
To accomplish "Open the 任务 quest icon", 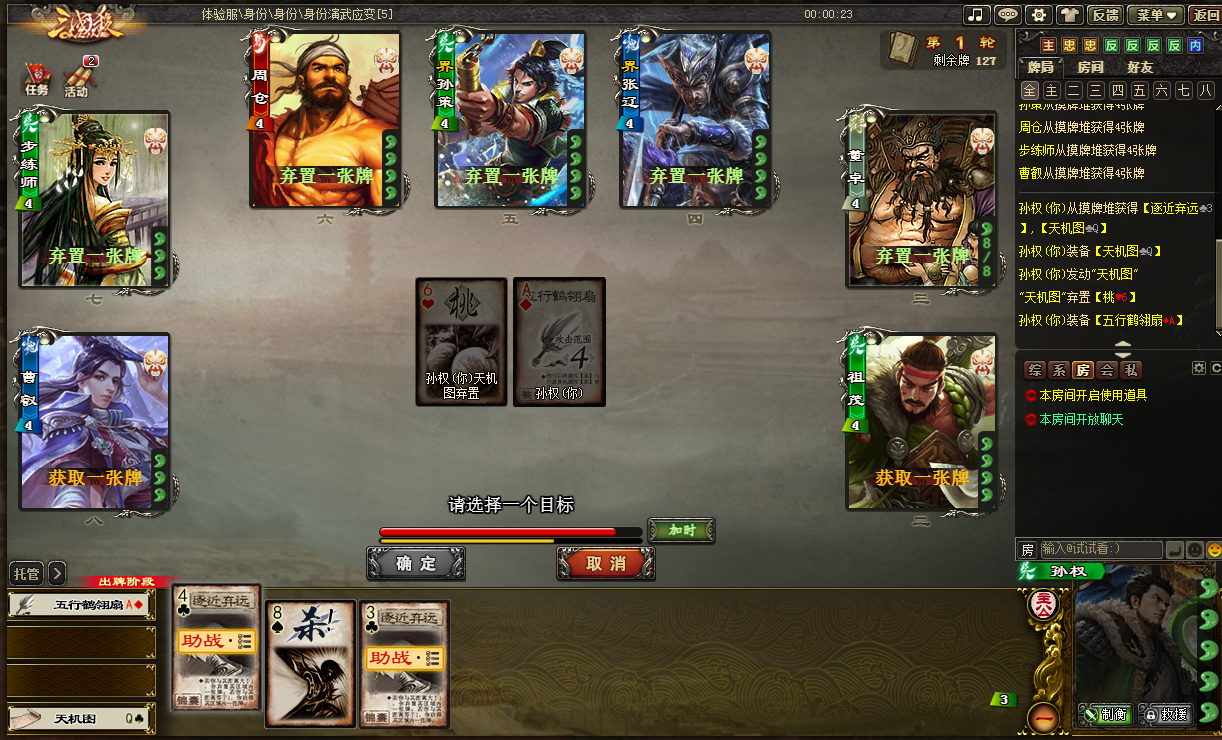I will pos(36,79).
